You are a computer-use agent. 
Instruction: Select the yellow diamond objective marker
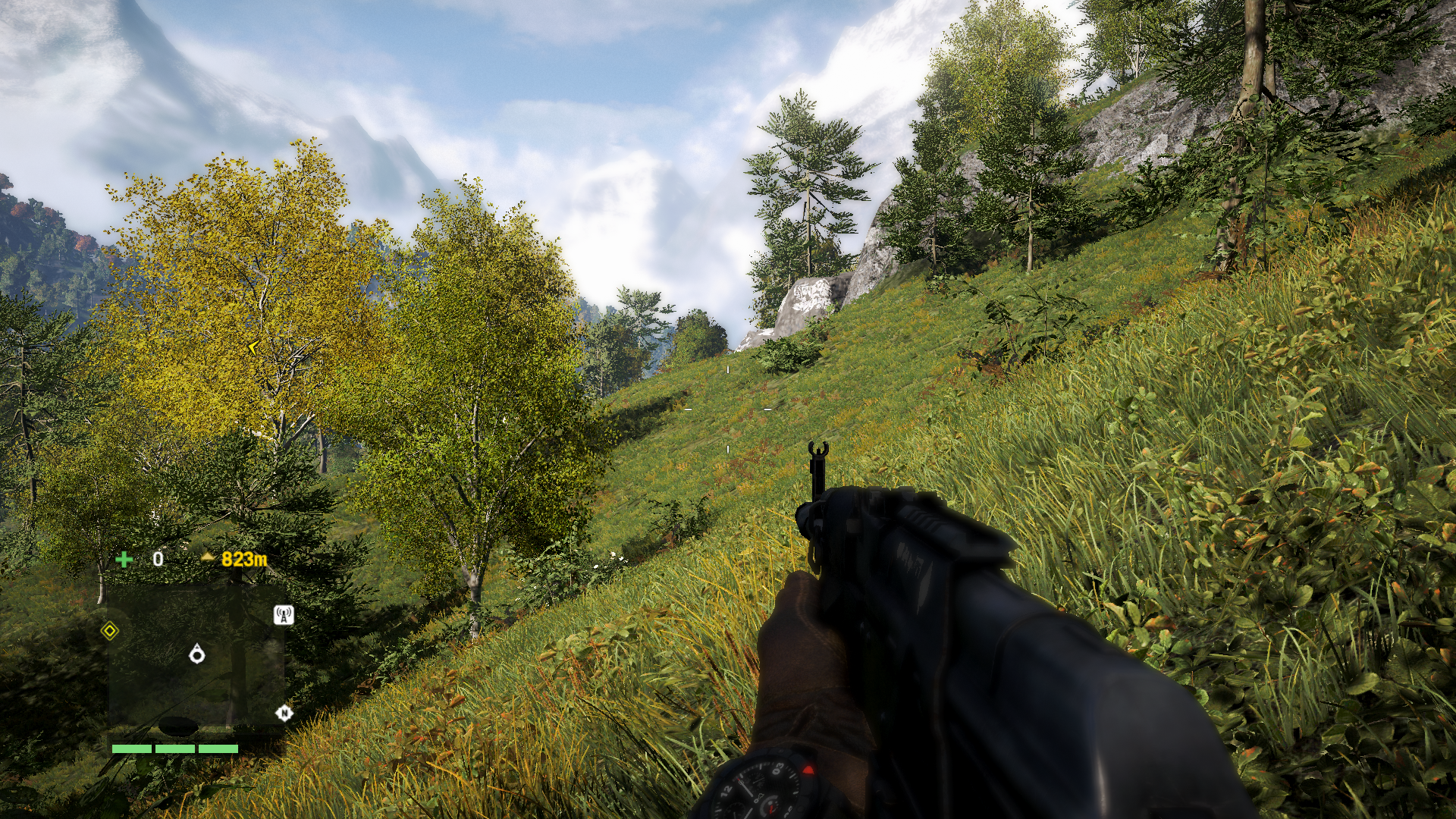coord(110,631)
